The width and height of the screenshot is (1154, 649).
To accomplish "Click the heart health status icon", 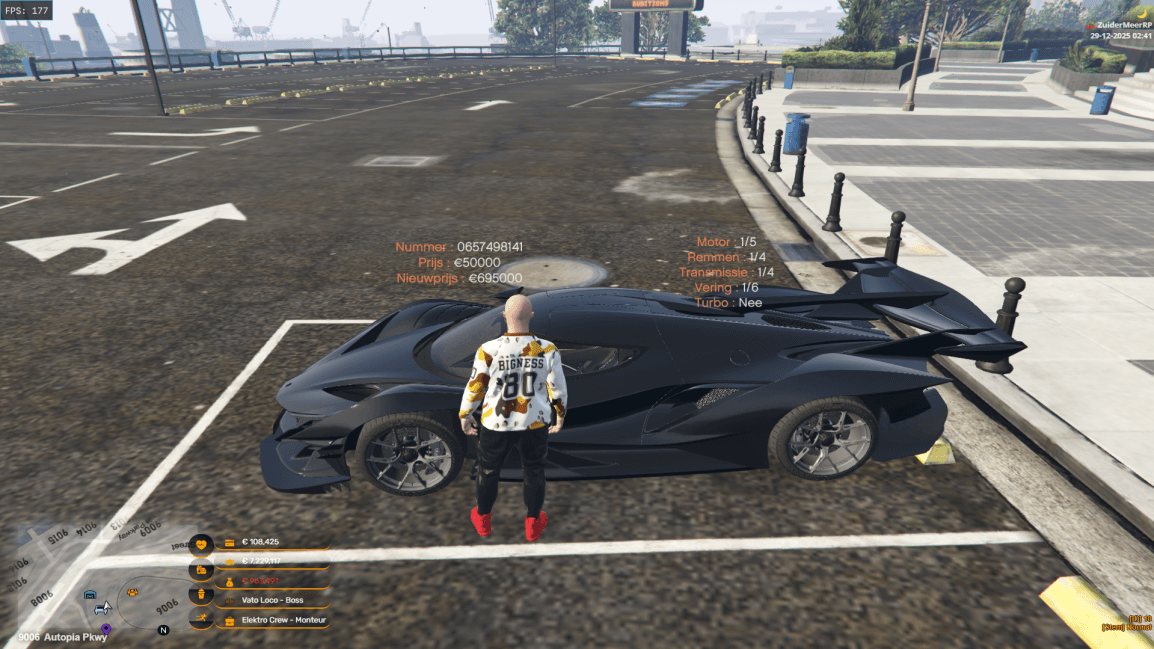I will (201, 545).
